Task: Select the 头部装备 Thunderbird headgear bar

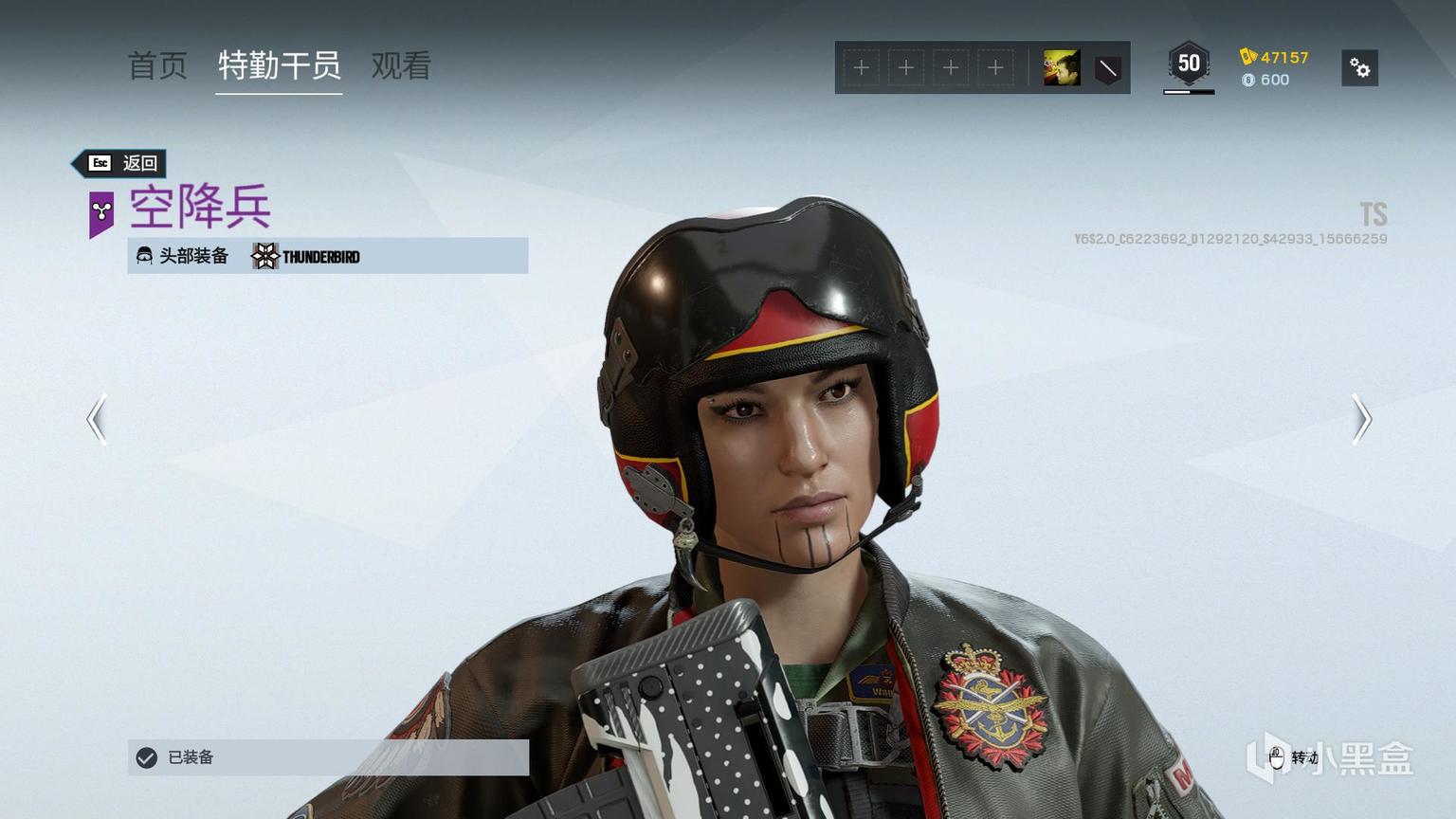Action: click(328, 256)
